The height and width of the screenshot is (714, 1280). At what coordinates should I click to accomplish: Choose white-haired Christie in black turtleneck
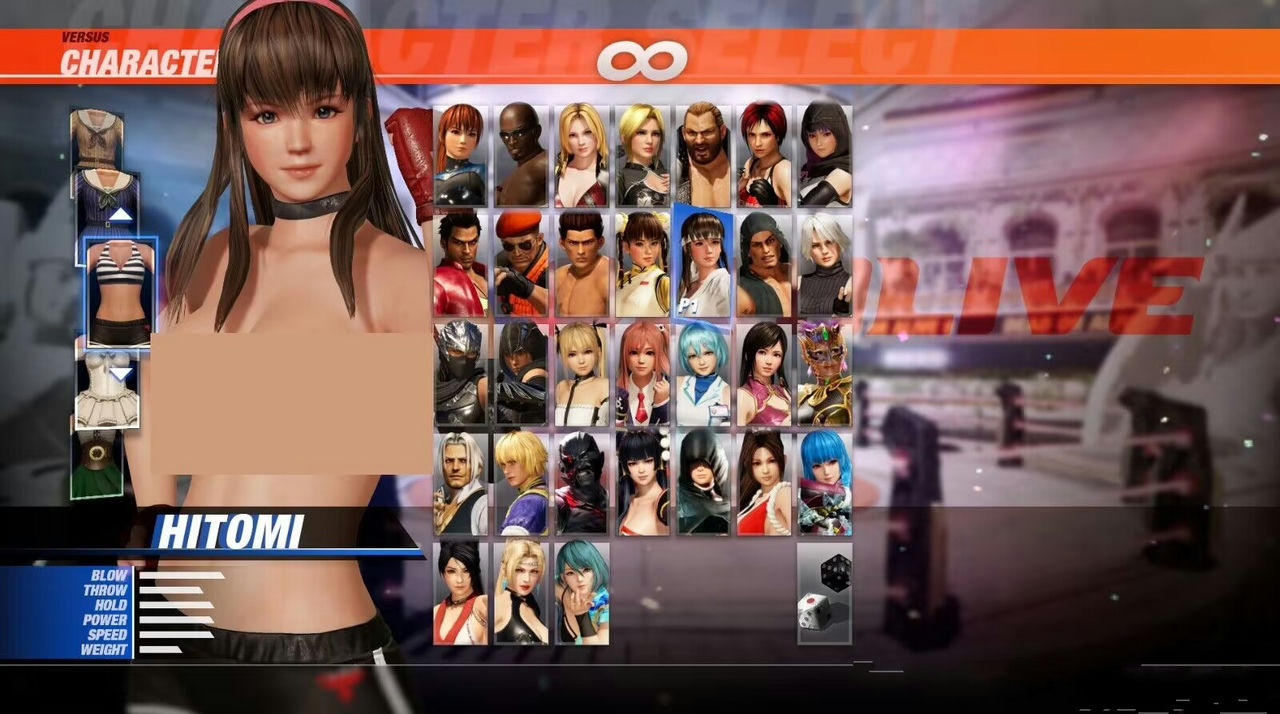(x=825, y=264)
